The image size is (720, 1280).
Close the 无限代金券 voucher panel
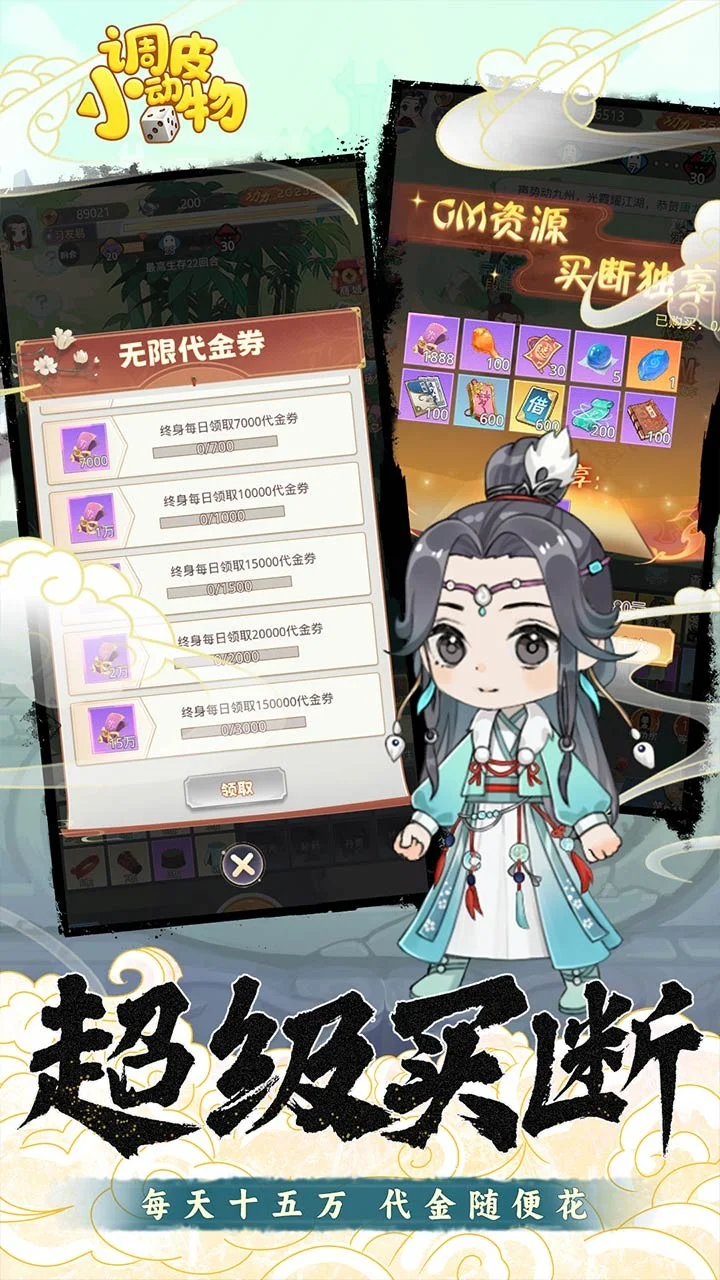242,864
